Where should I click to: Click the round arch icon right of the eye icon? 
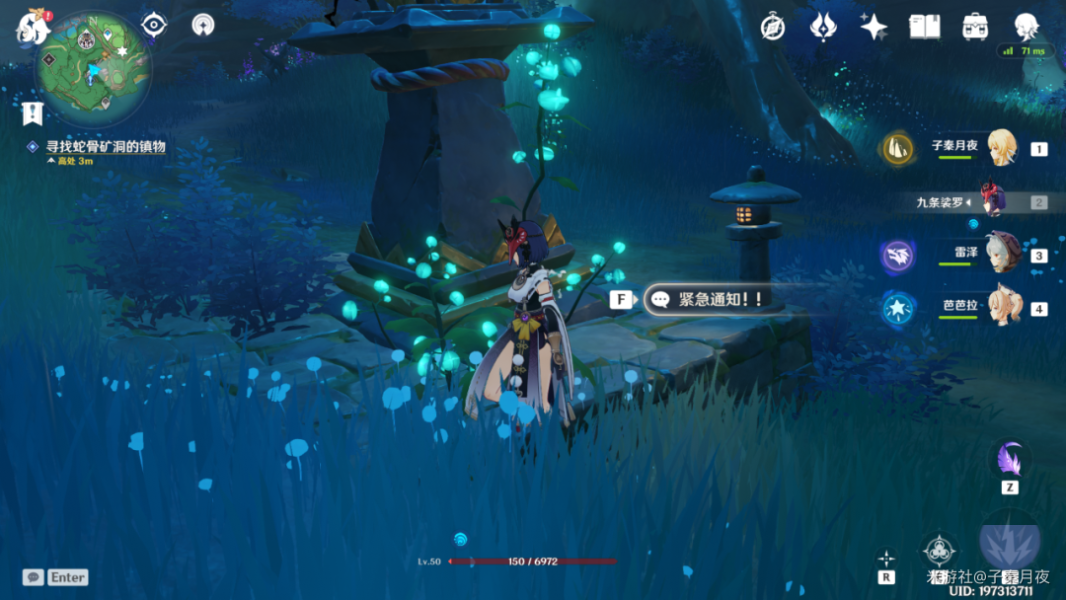click(x=203, y=25)
